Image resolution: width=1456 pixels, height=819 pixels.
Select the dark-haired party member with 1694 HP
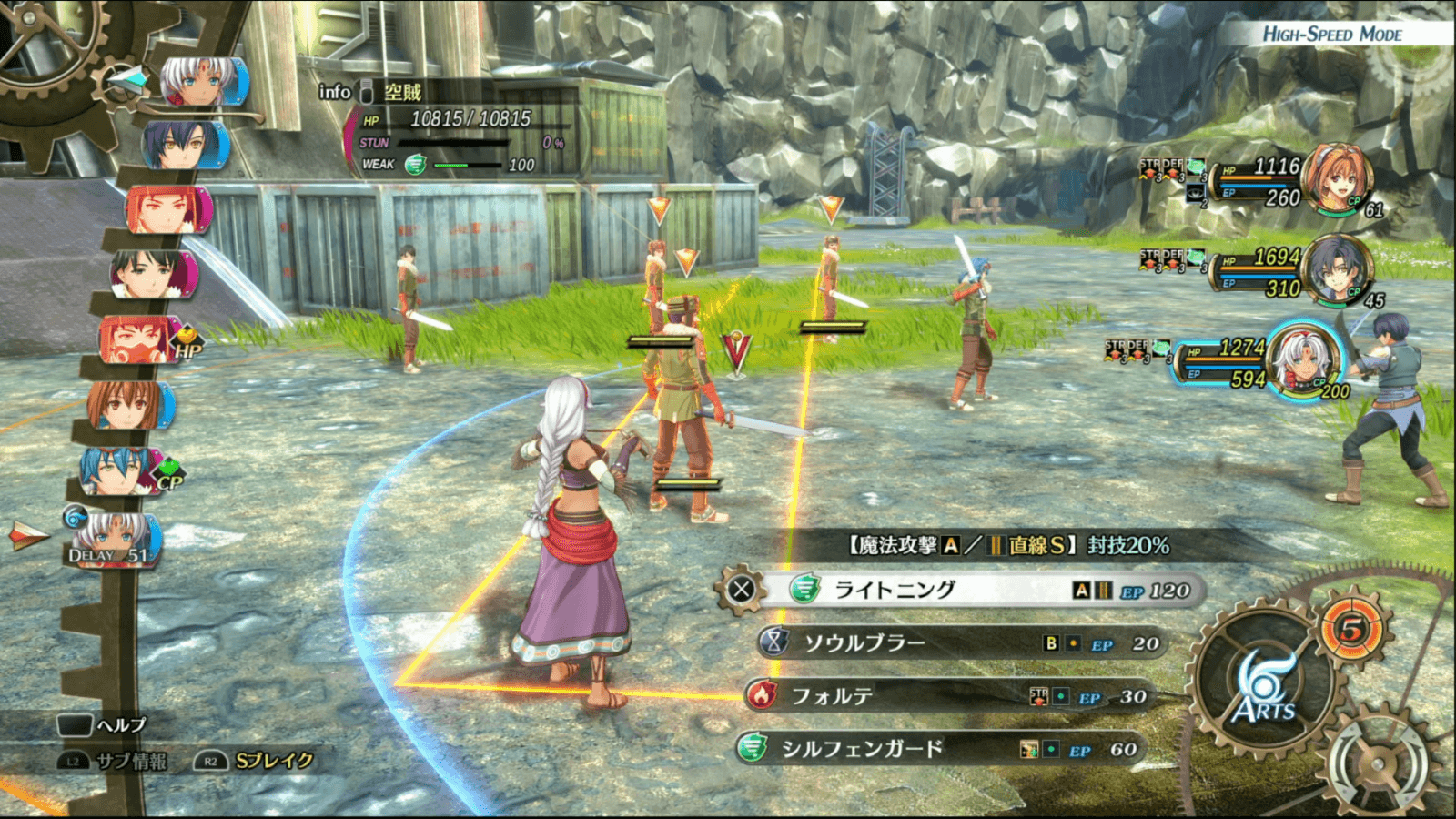1336,270
